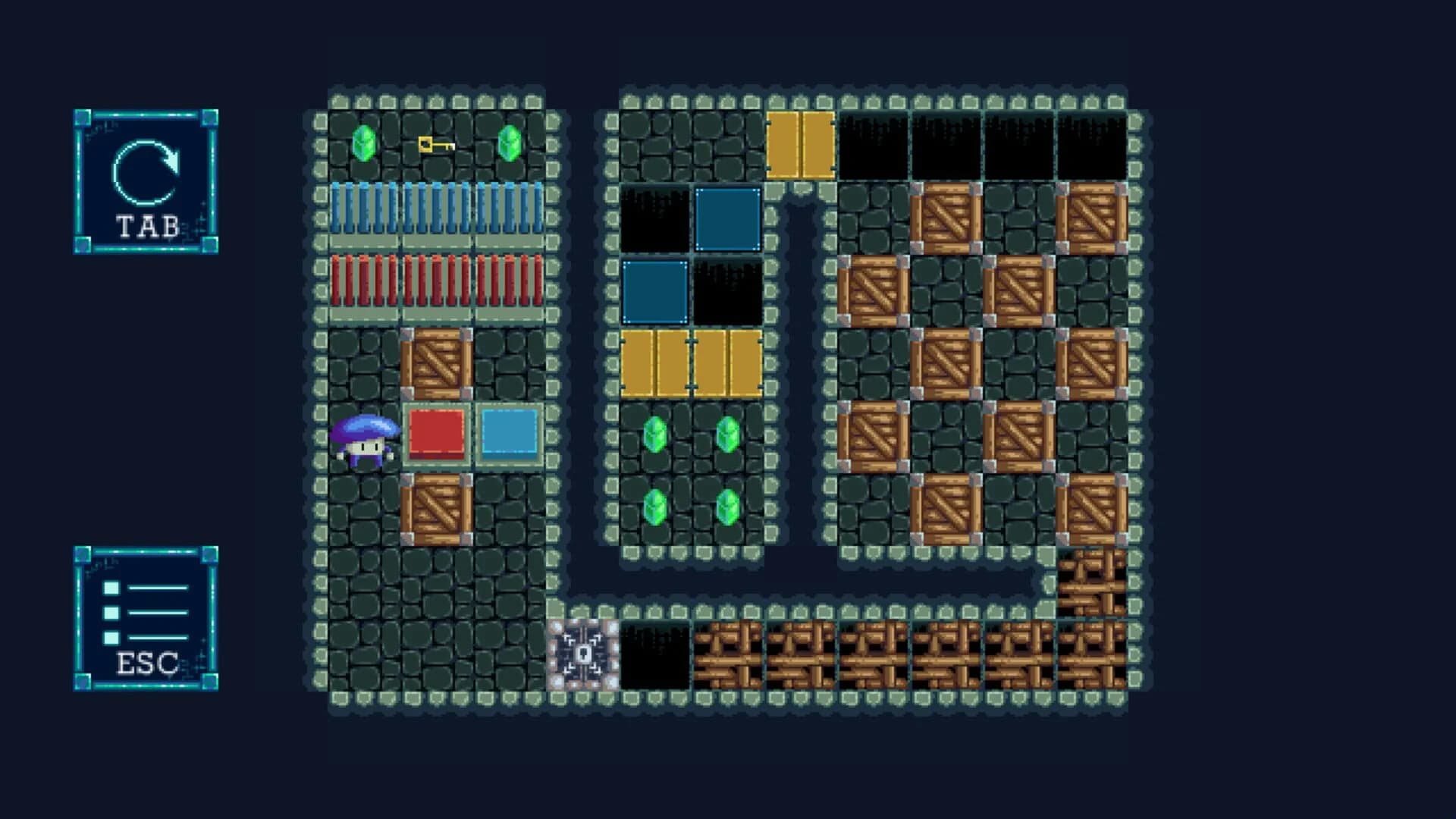1456x819 pixels.
Task: Click the wooden crate below the player
Action: pyautogui.click(x=435, y=510)
